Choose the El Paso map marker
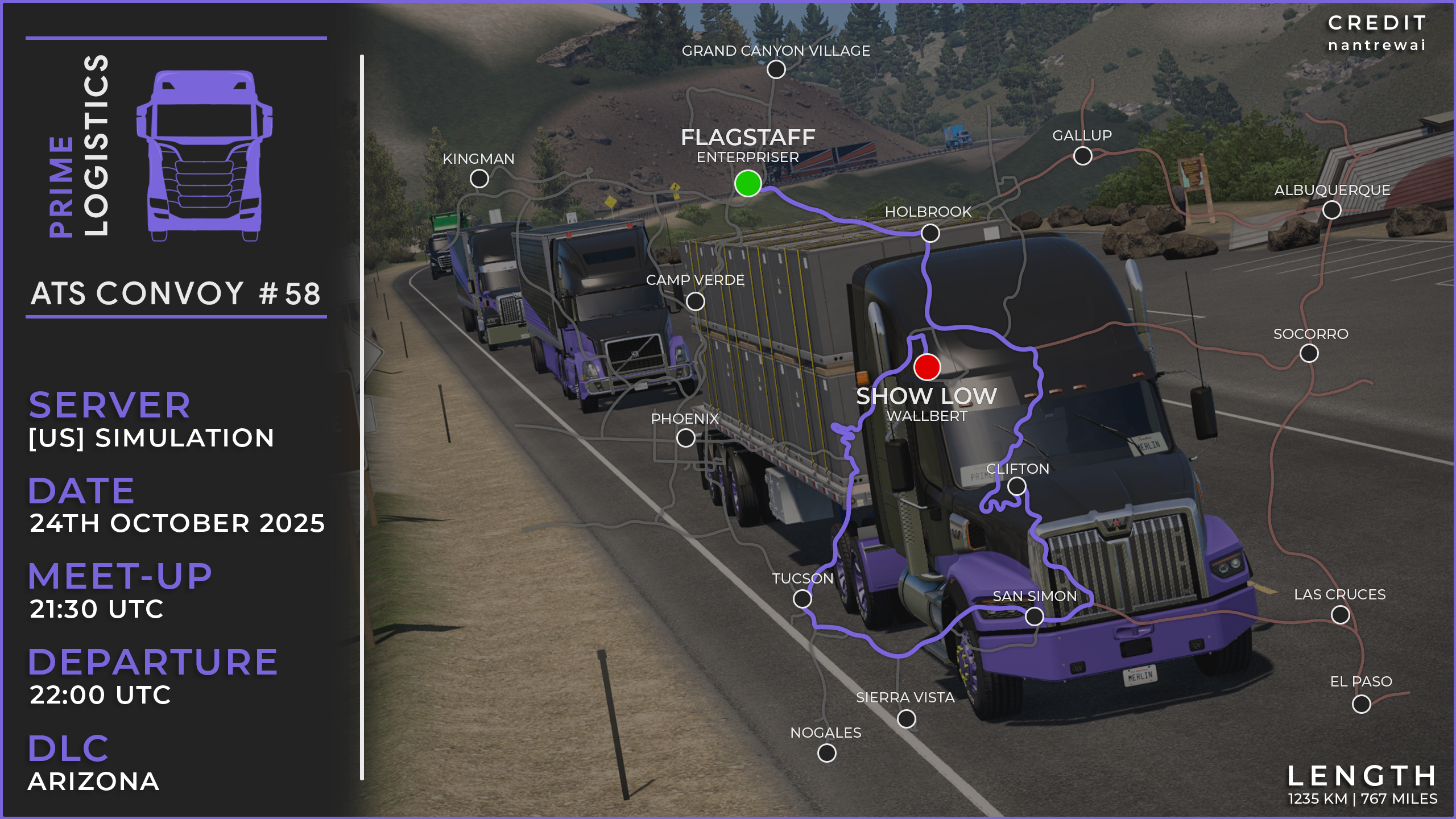Screen dimensions: 1456x819 [1361, 704]
